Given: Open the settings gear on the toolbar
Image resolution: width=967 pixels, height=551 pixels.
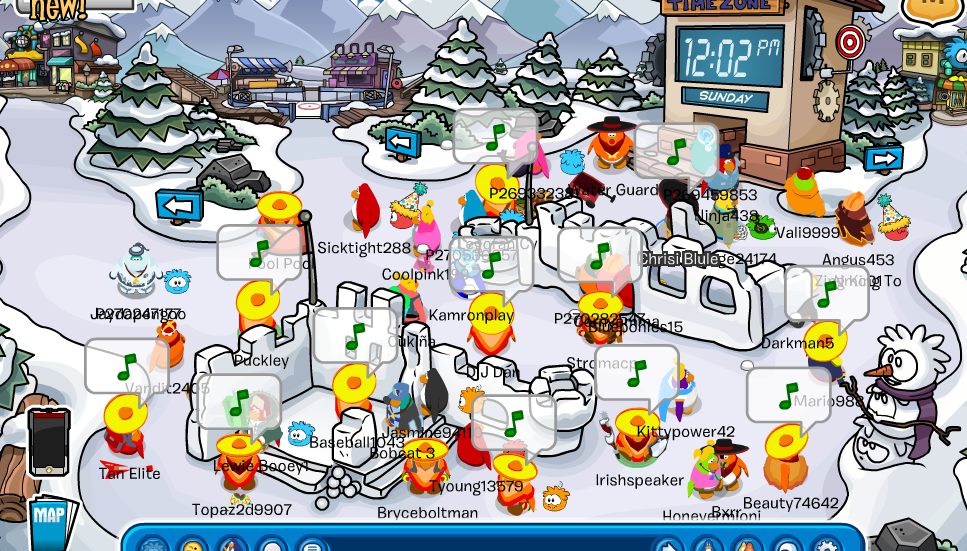Looking at the screenshot, I should click(x=826, y=546).
